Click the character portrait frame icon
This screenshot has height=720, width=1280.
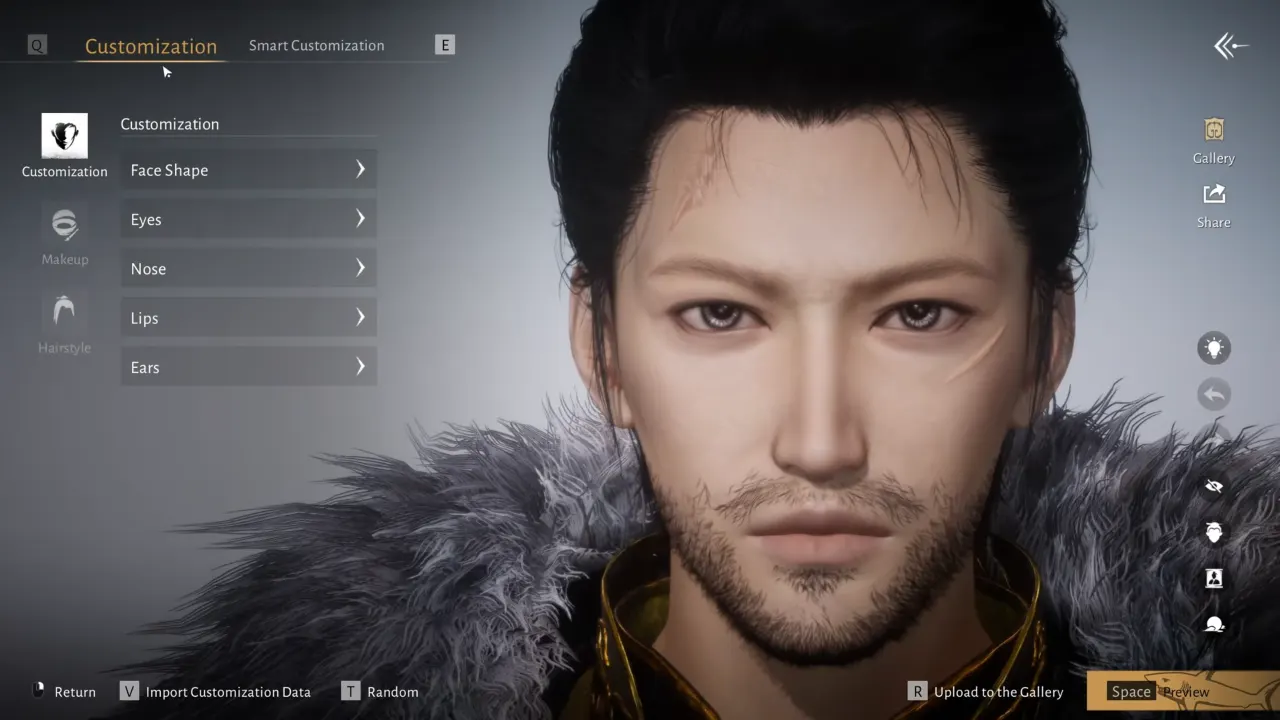pyautogui.click(x=1214, y=578)
